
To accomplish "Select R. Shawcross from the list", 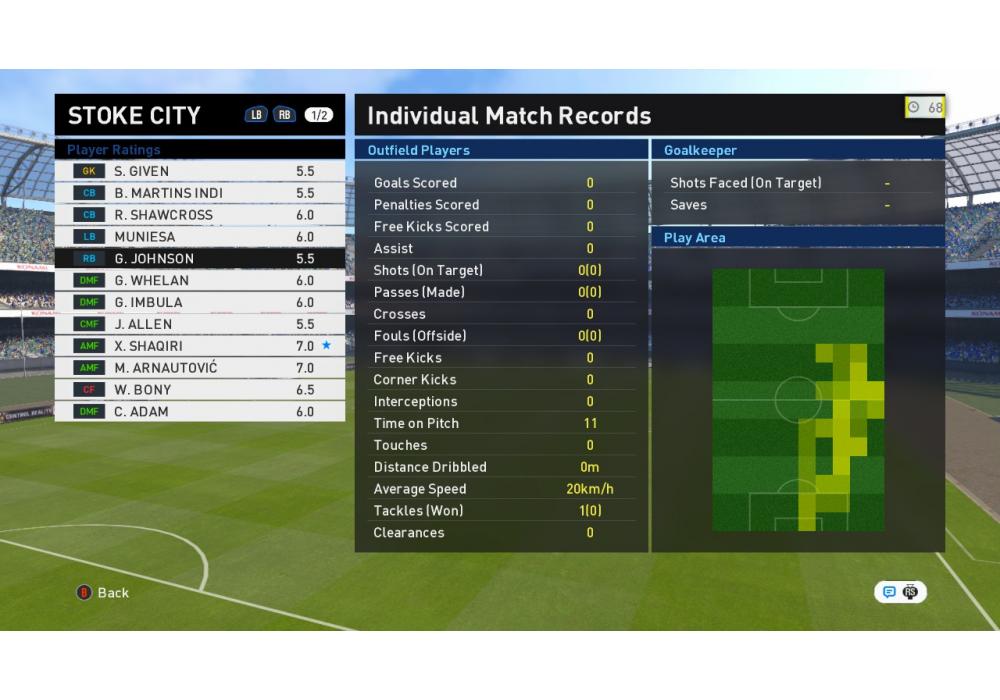I will pos(199,215).
